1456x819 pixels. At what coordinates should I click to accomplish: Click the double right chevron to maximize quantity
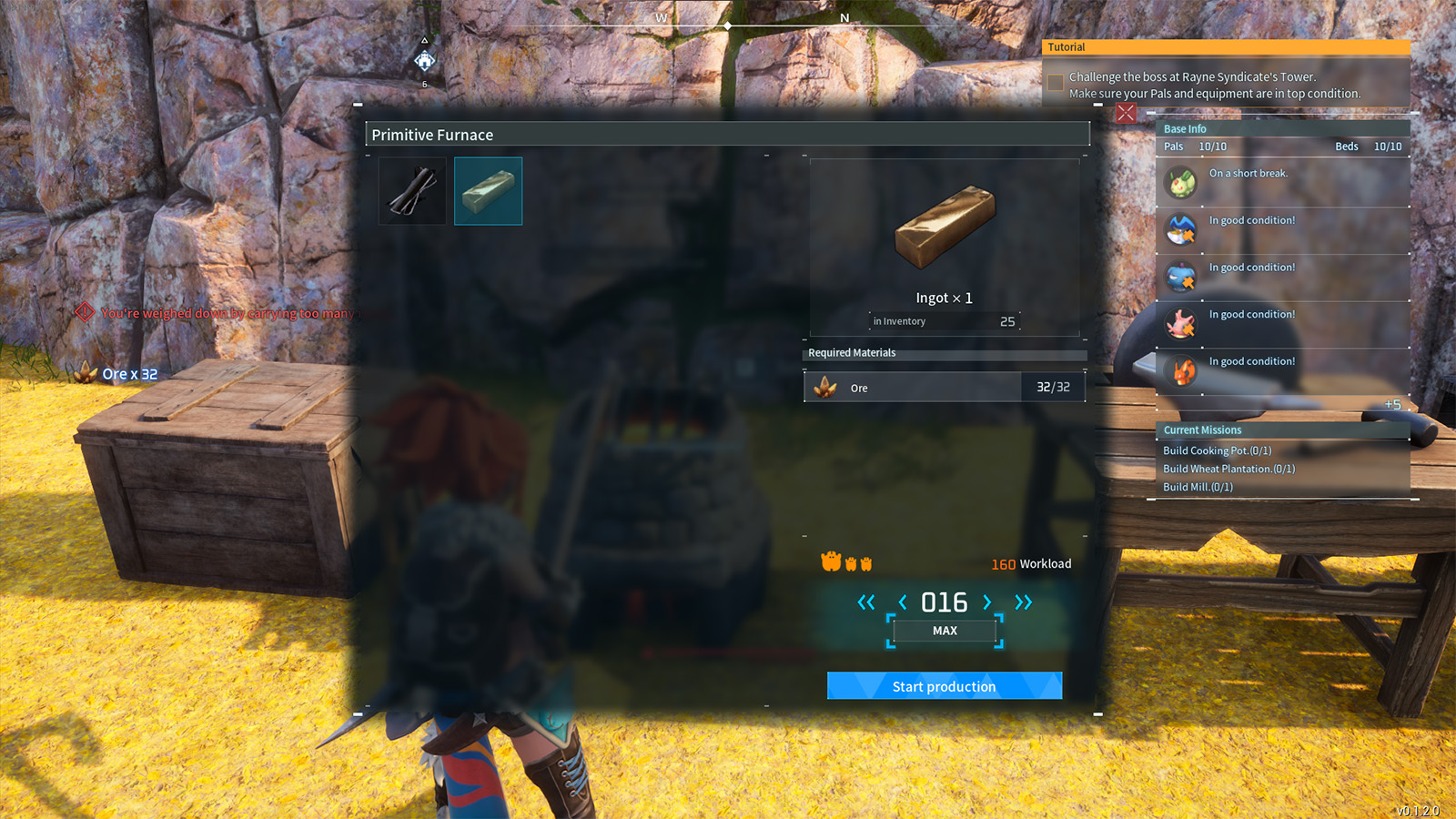pyautogui.click(x=1023, y=602)
